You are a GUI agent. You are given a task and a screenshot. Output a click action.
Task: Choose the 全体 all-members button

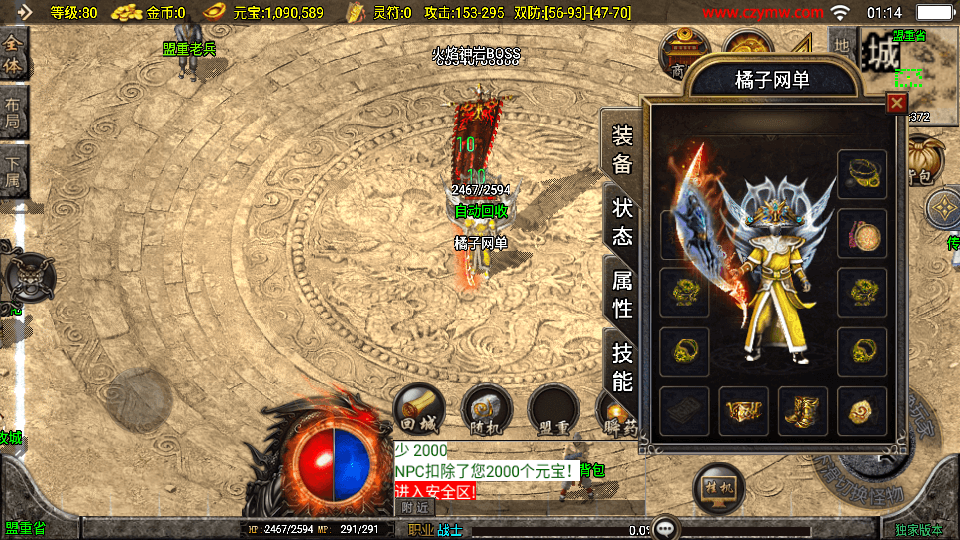point(14,56)
